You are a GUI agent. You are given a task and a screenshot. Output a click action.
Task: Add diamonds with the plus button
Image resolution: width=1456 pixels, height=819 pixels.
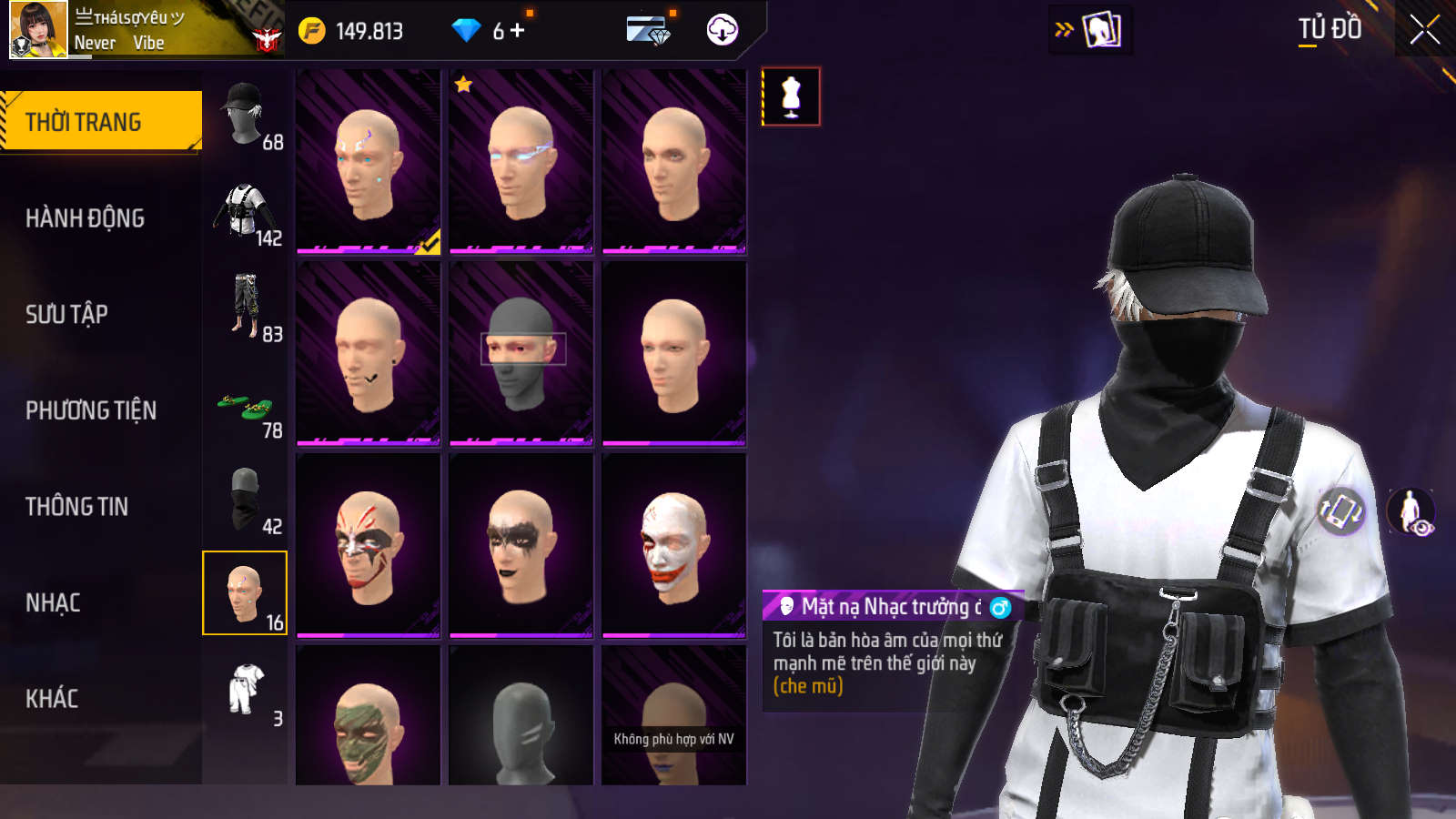[518, 31]
